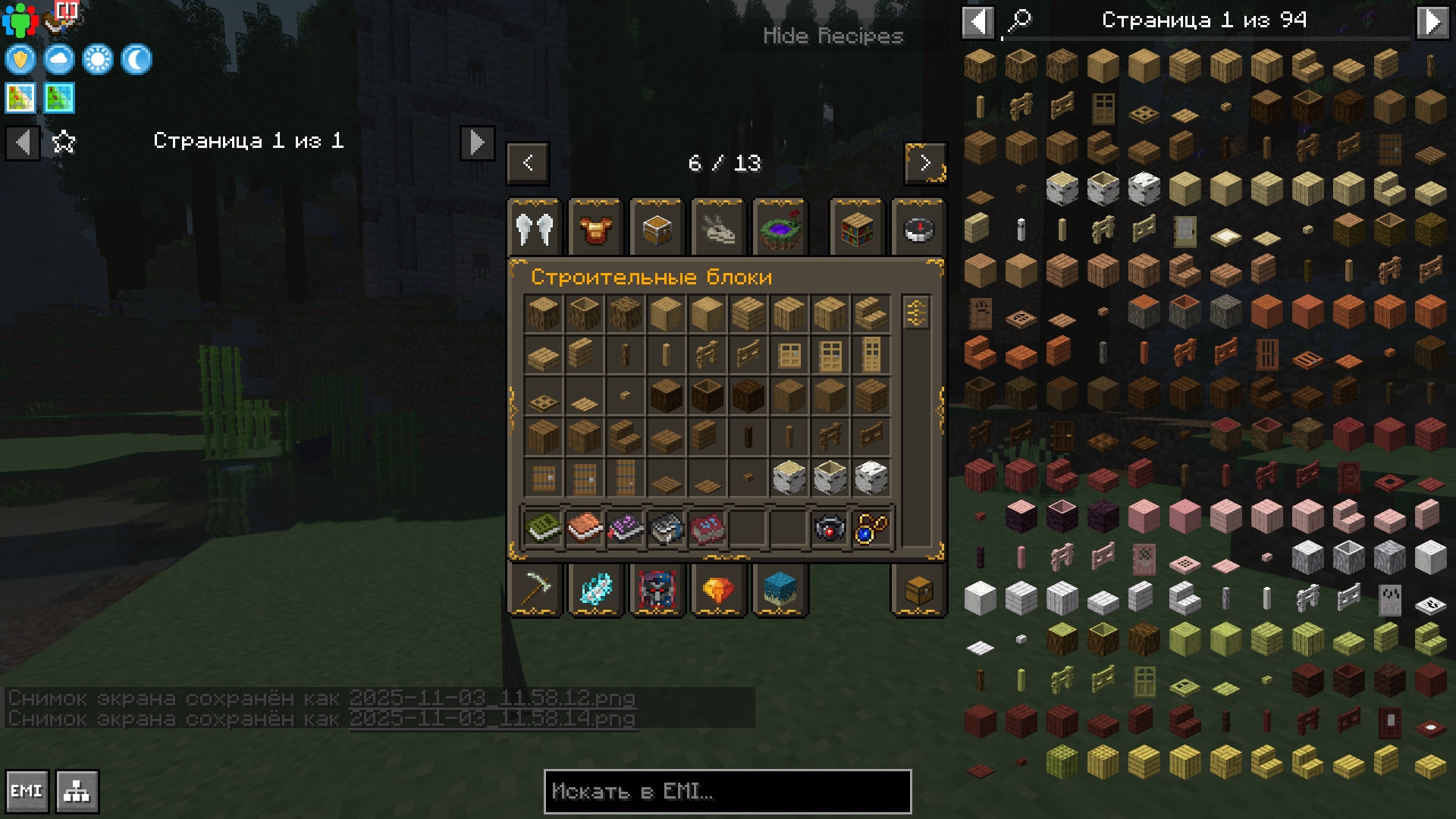
Task: Switch to the bookshelf tab
Action: click(857, 228)
